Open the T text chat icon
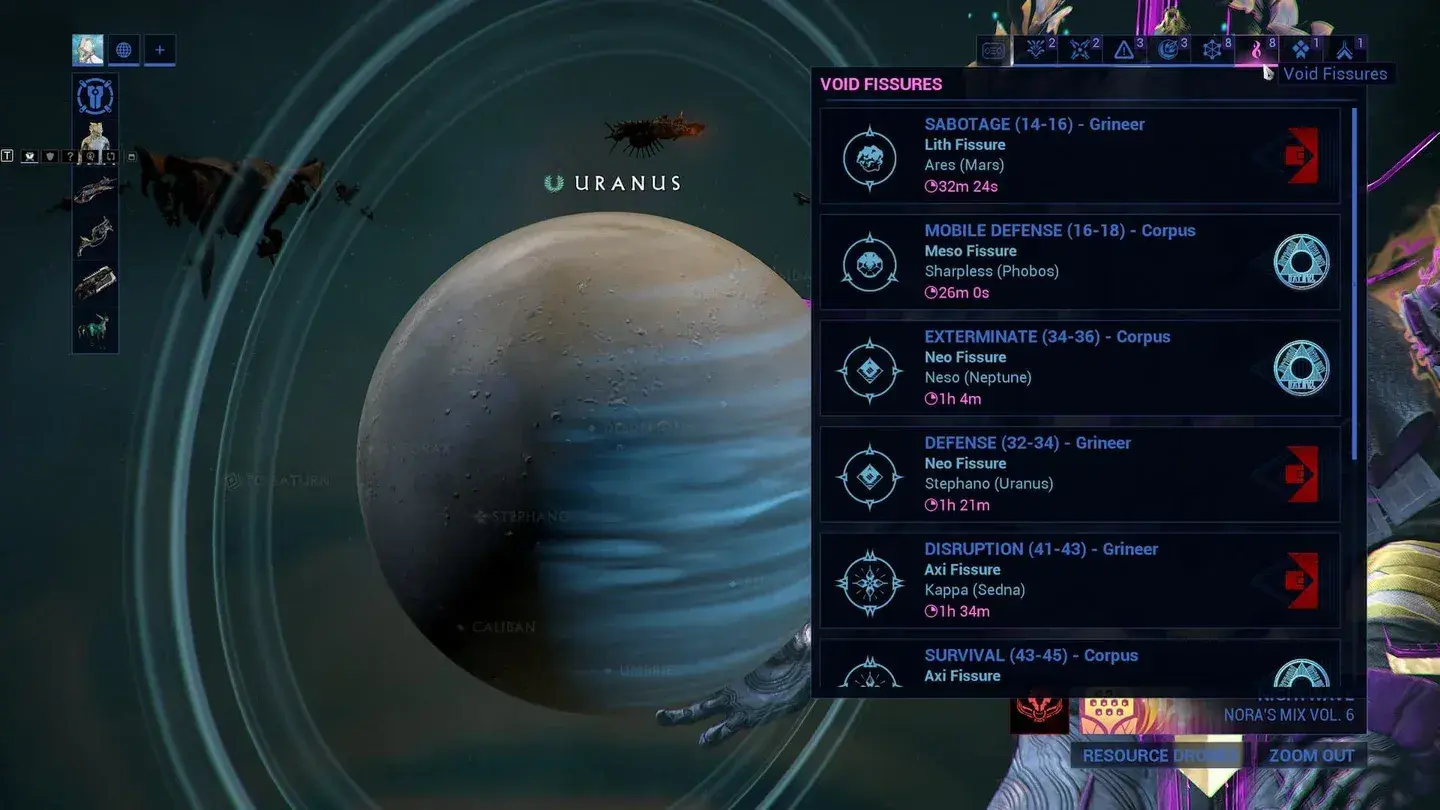Image resolution: width=1440 pixels, height=810 pixels. pos(8,157)
